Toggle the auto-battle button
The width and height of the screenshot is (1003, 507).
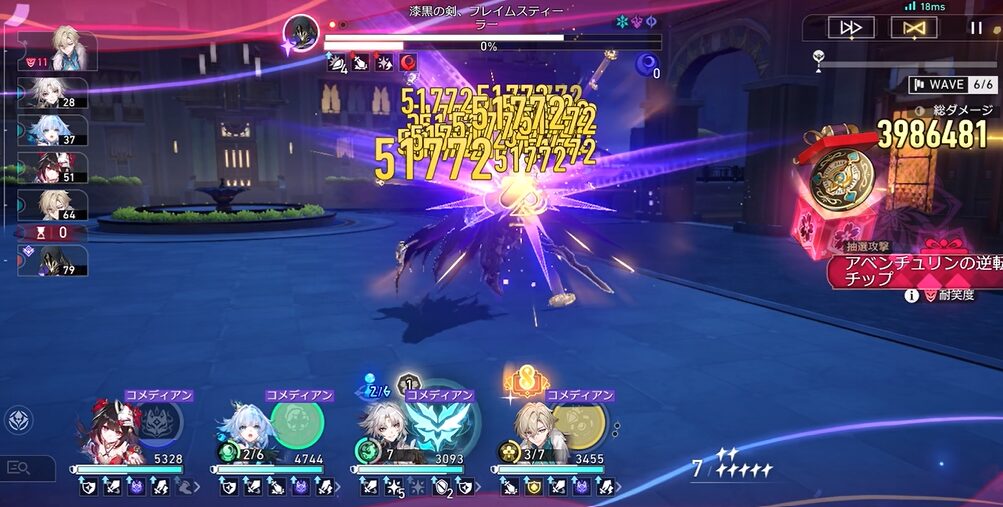coord(914,28)
